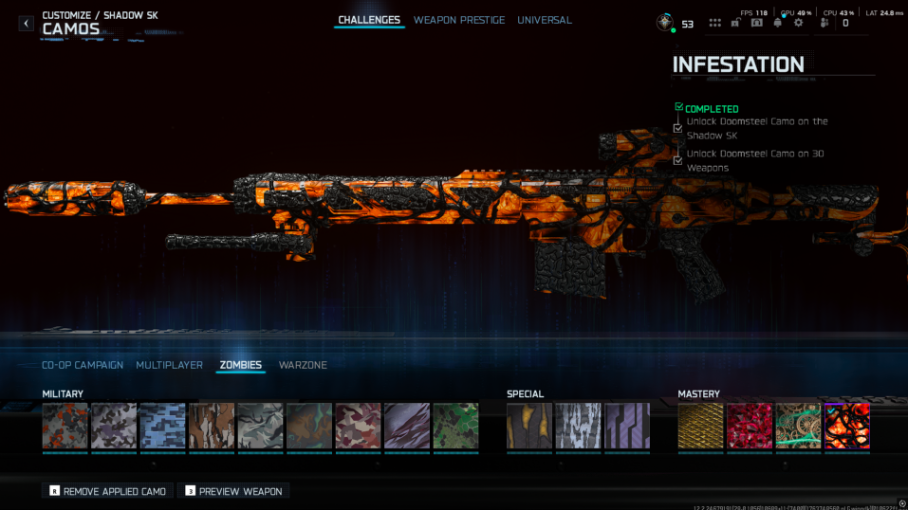This screenshot has width=908, height=510.
Task: Select the Universal tab
Action: coord(544,20)
